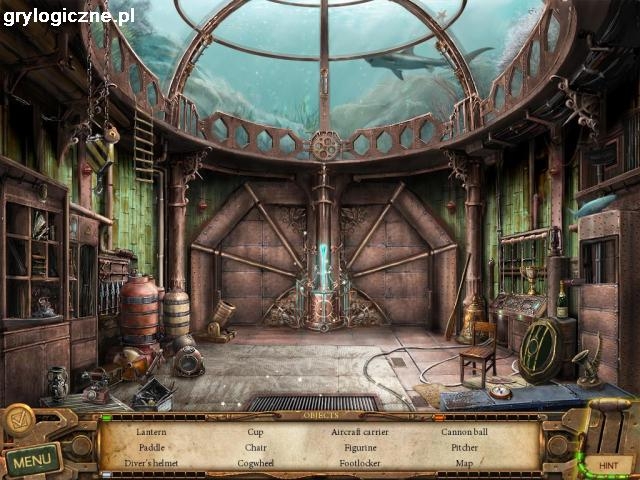Select Map in the objects list

click(x=464, y=463)
